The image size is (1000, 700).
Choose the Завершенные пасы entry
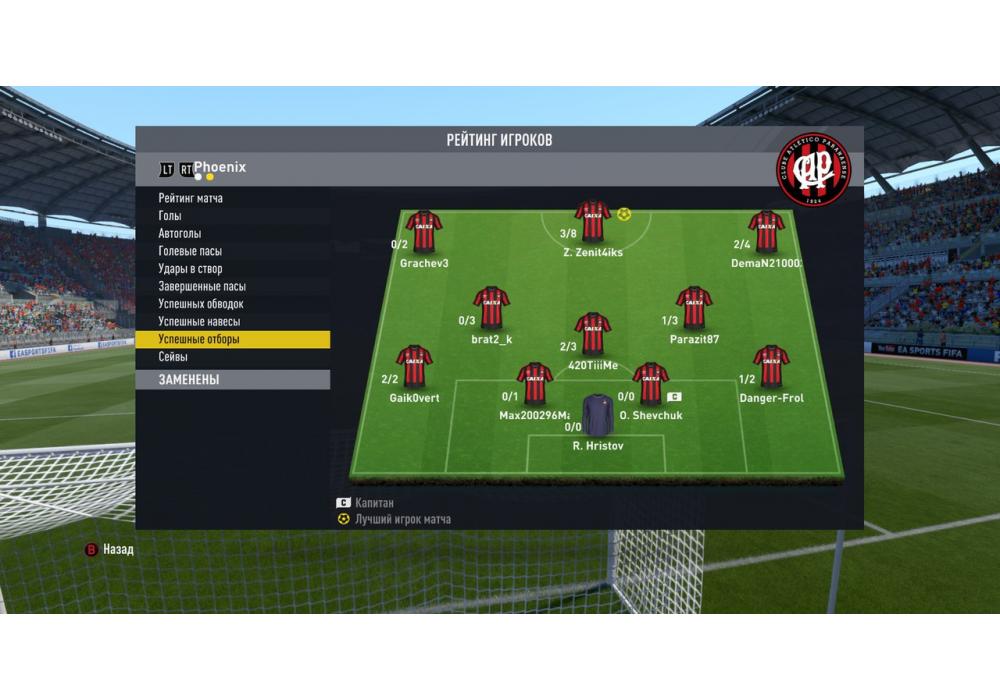(x=202, y=286)
